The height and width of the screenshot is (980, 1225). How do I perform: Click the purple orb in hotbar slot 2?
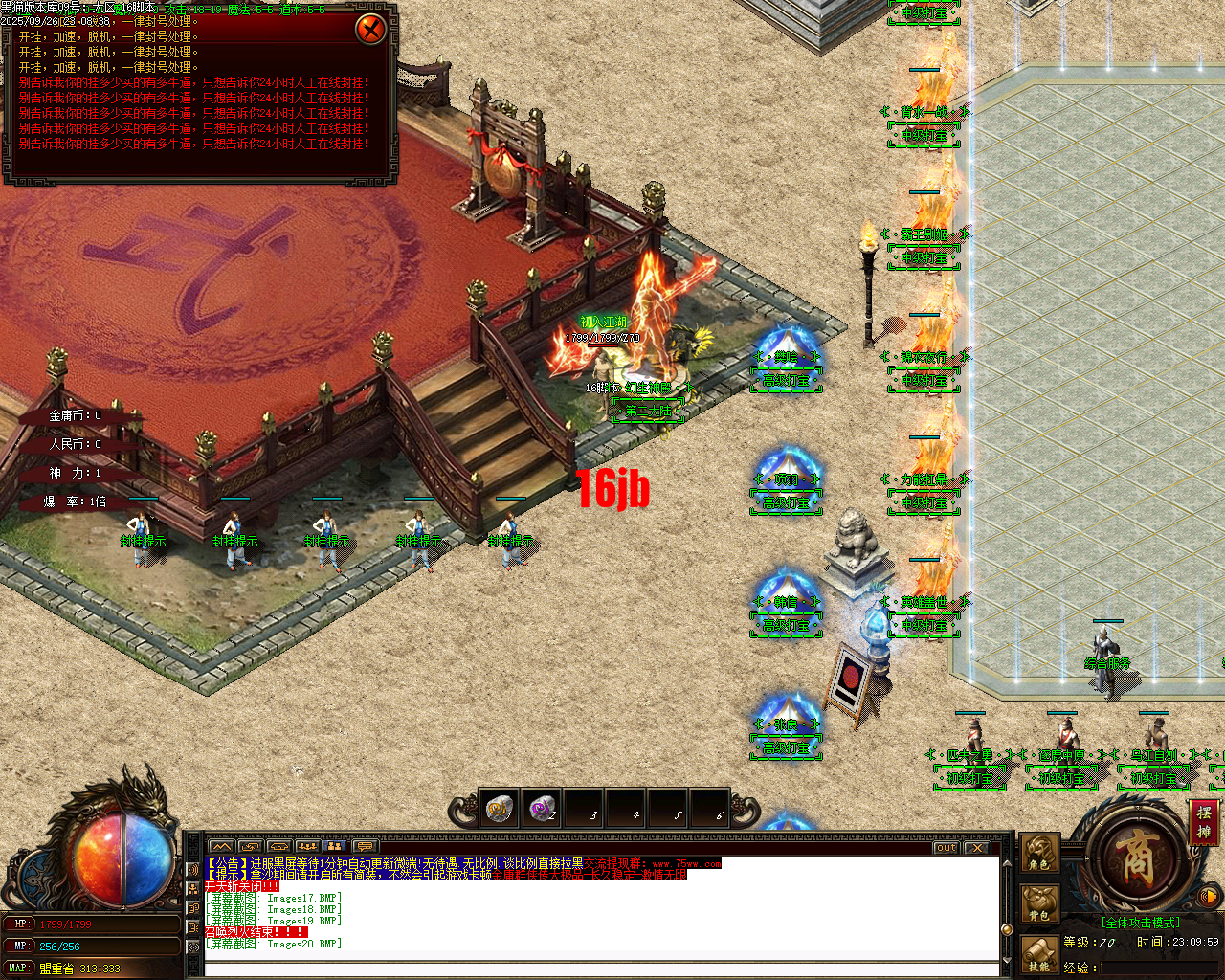pos(540,810)
